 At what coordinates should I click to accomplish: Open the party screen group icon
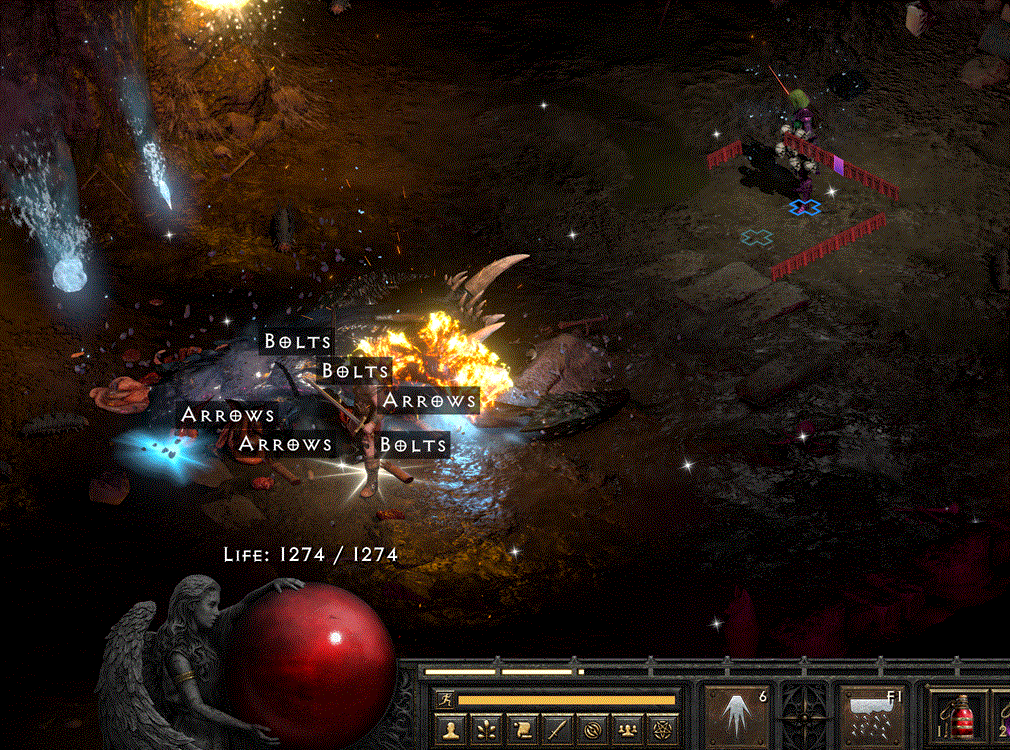pyautogui.click(x=627, y=731)
